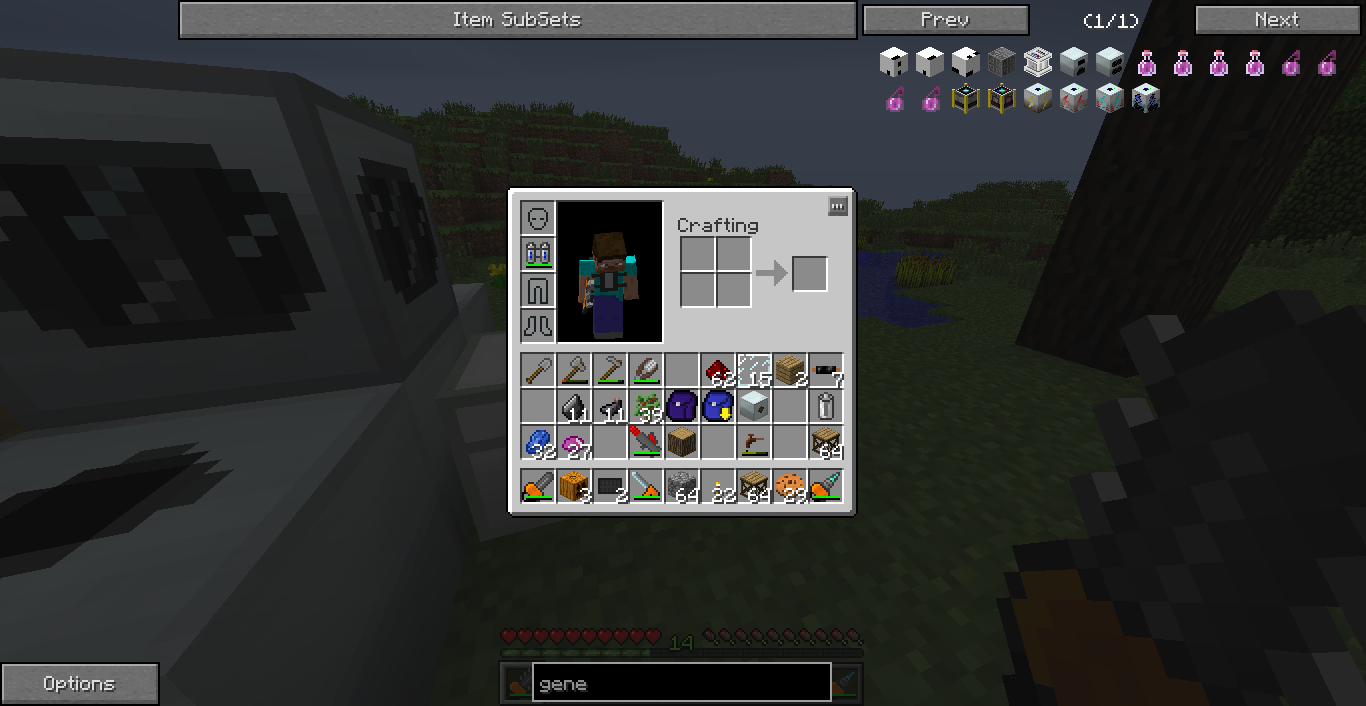Viewport: 1366px width, 706px height.
Task: Open the Options menu
Action: click(x=79, y=684)
